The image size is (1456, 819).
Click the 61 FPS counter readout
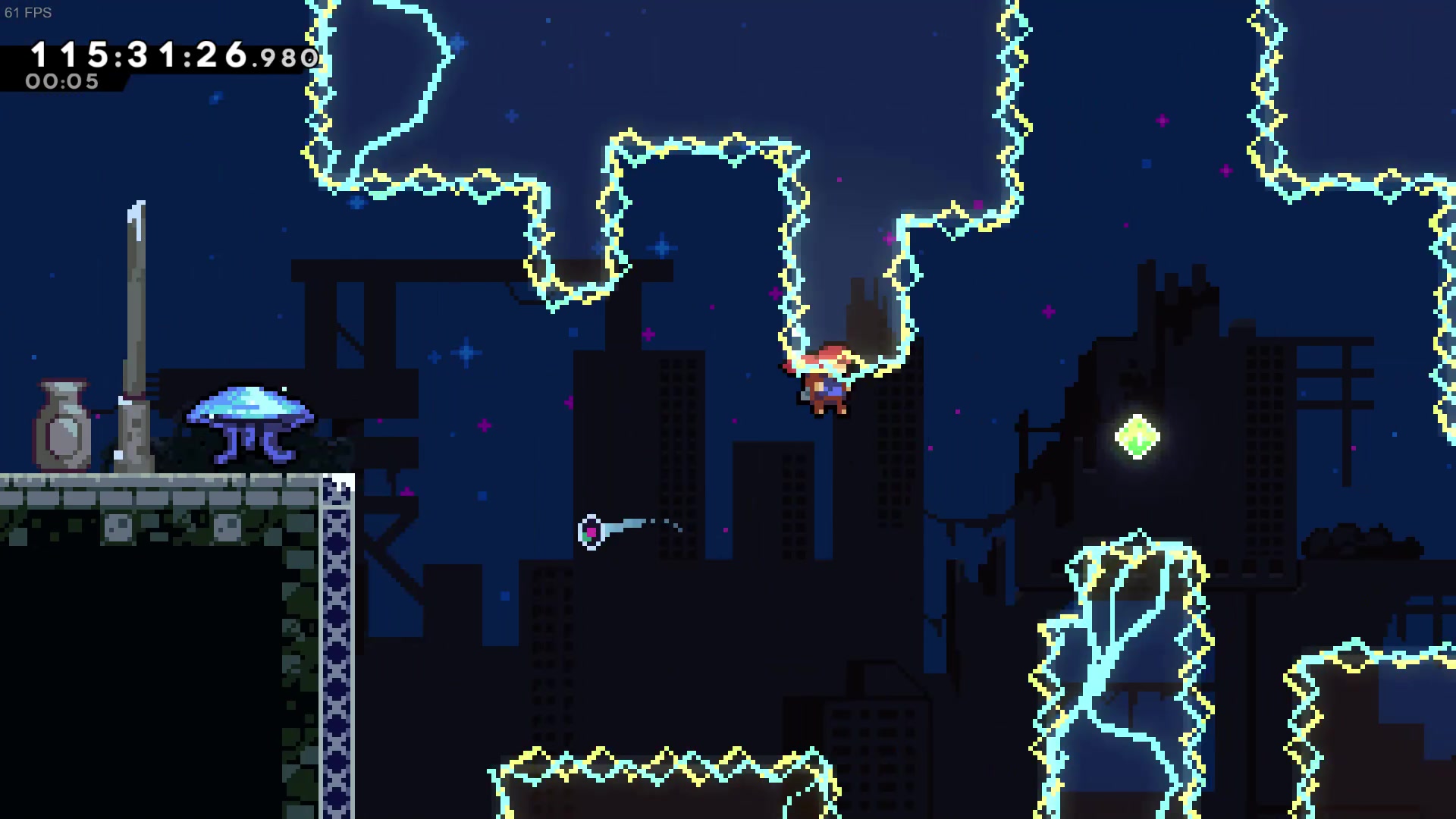click(x=27, y=13)
